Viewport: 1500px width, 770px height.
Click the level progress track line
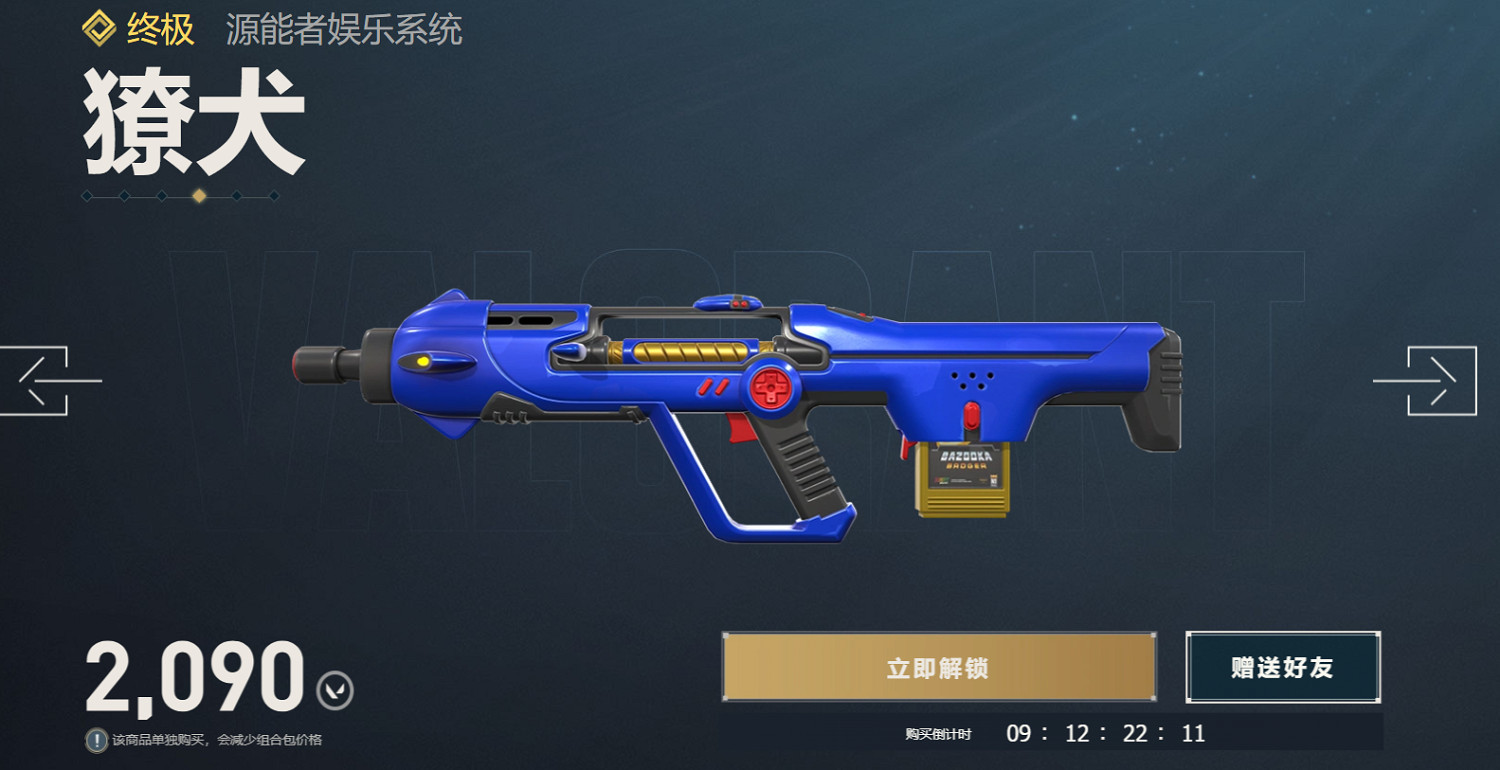click(x=180, y=196)
